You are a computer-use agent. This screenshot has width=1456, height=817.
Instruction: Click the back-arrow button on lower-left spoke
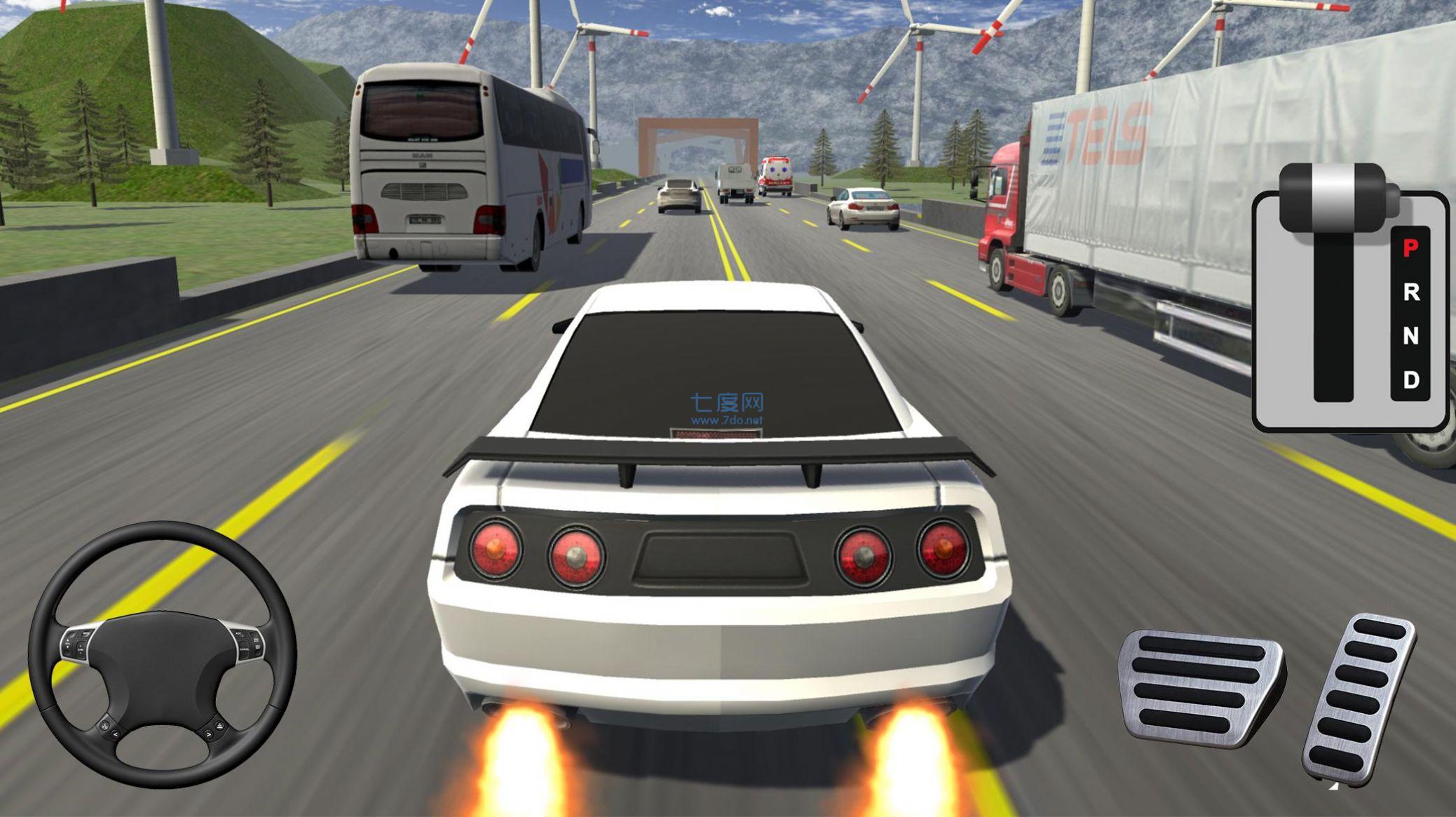coord(115,734)
